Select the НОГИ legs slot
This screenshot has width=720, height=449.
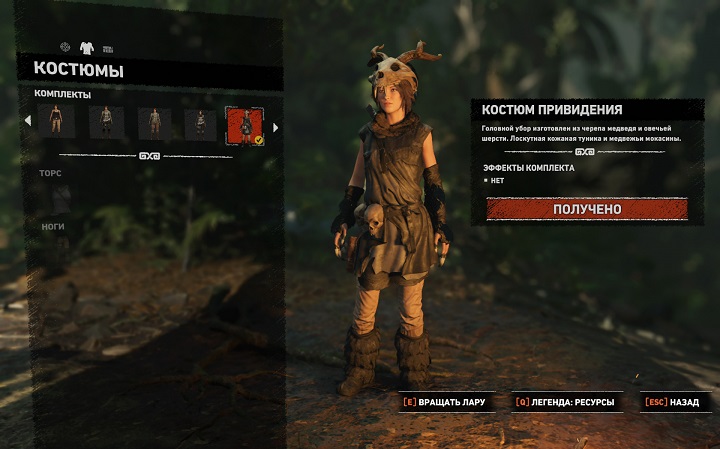pyautogui.click(x=53, y=227)
